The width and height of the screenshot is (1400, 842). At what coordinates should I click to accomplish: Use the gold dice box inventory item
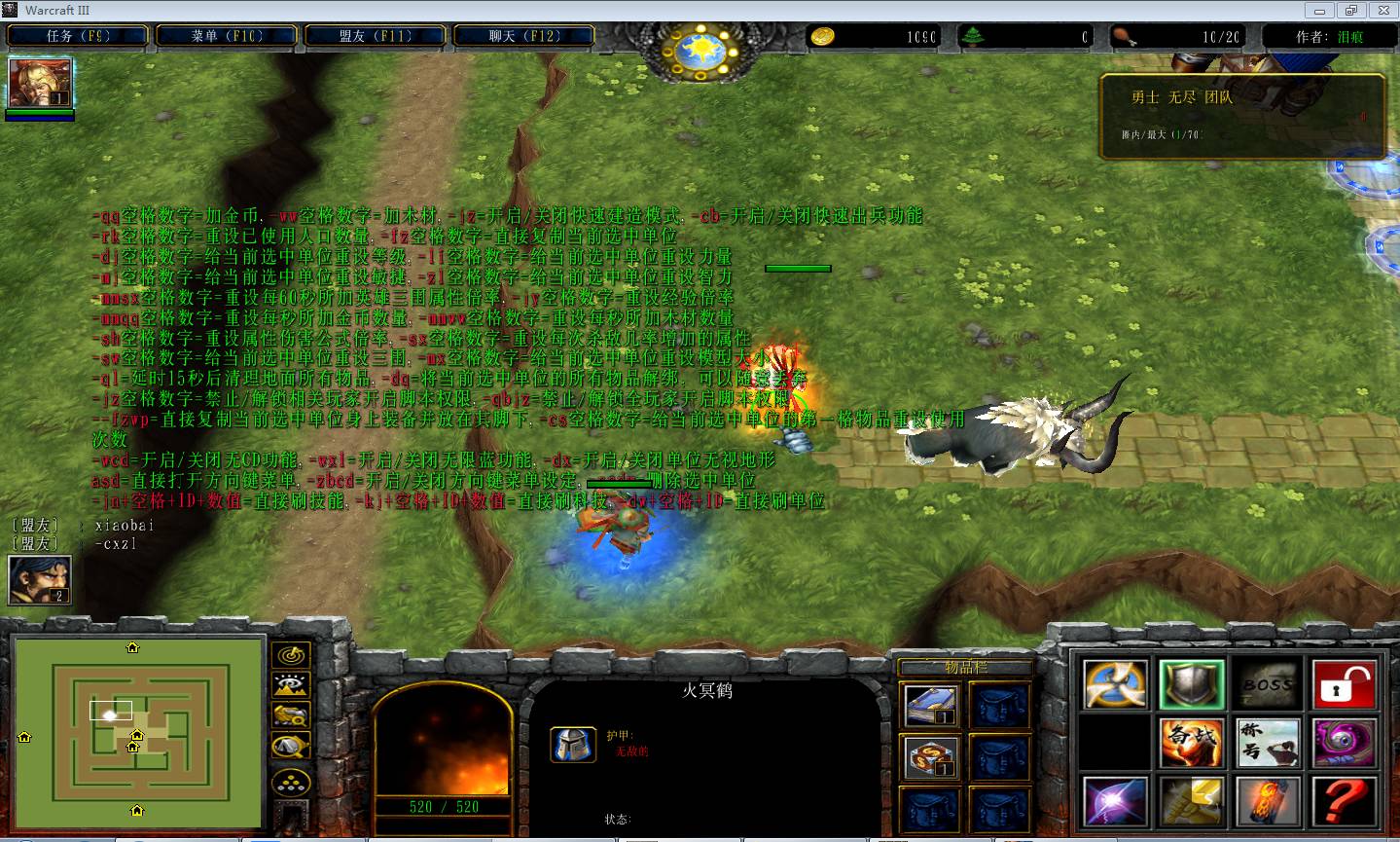click(x=931, y=756)
